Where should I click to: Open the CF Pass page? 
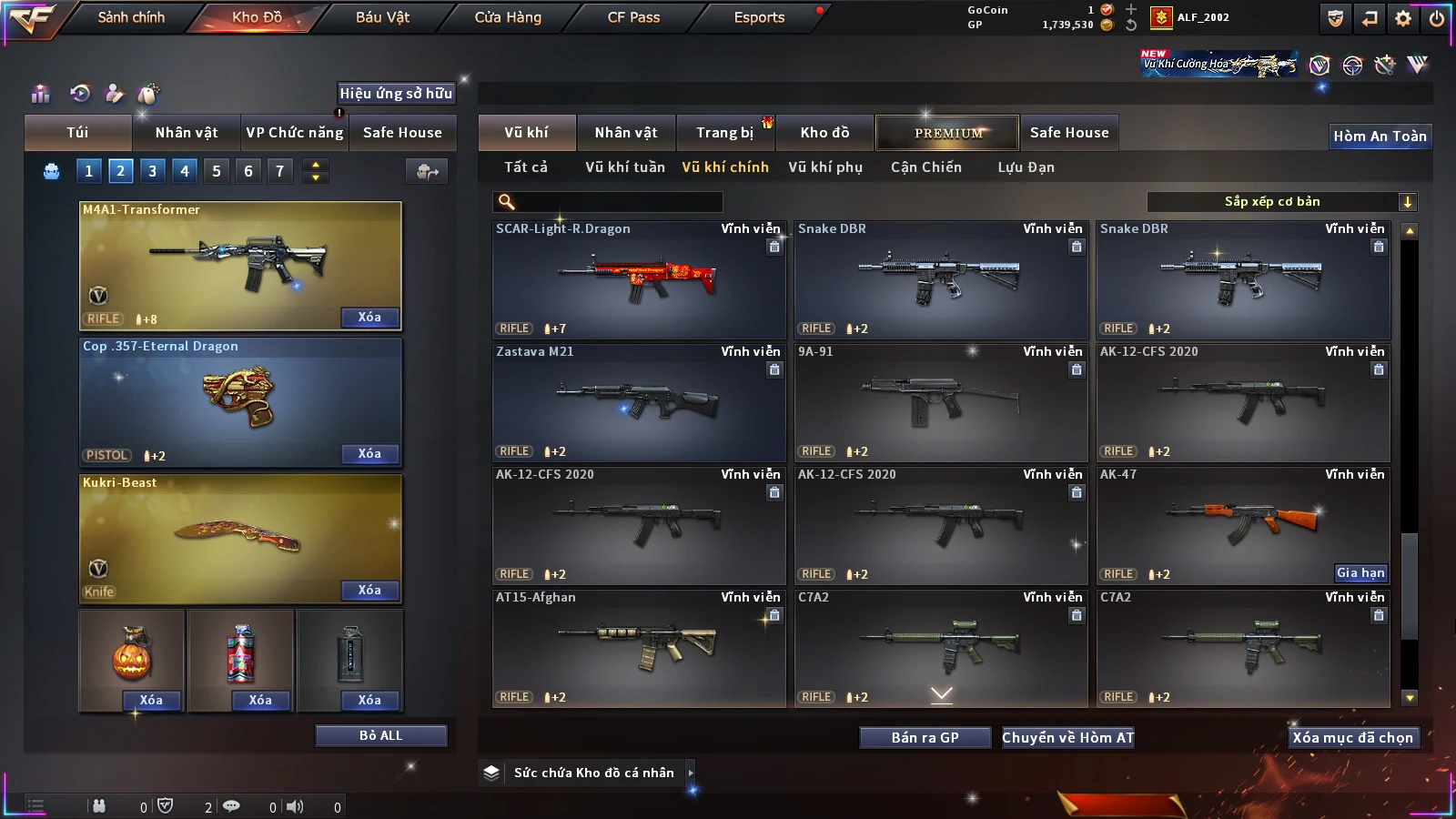633,17
